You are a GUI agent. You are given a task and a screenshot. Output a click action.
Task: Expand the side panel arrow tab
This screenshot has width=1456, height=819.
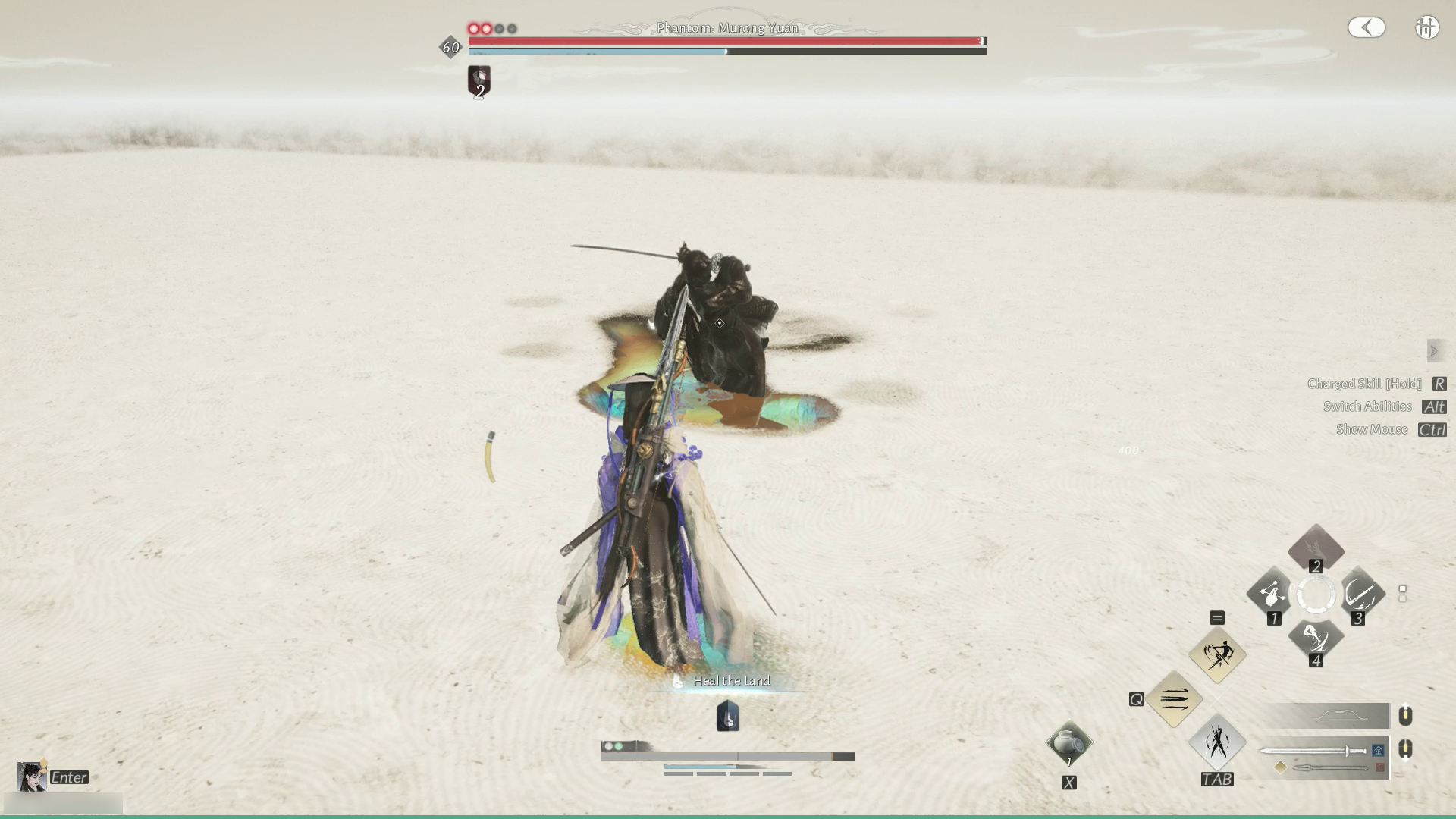pyautogui.click(x=1433, y=351)
